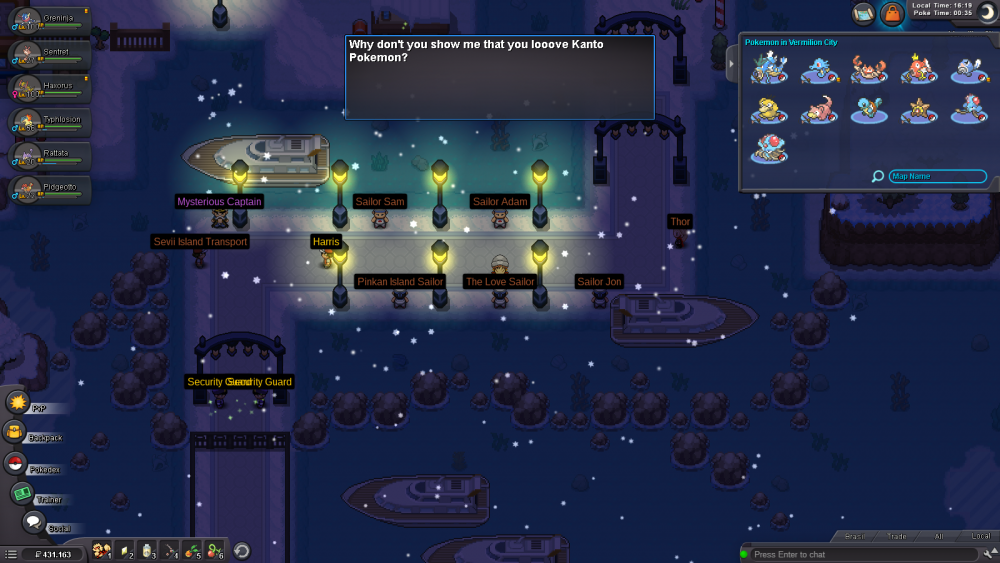The image size is (1000, 563).
Task: Select Typhlosion in the party list
Action: [50, 123]
